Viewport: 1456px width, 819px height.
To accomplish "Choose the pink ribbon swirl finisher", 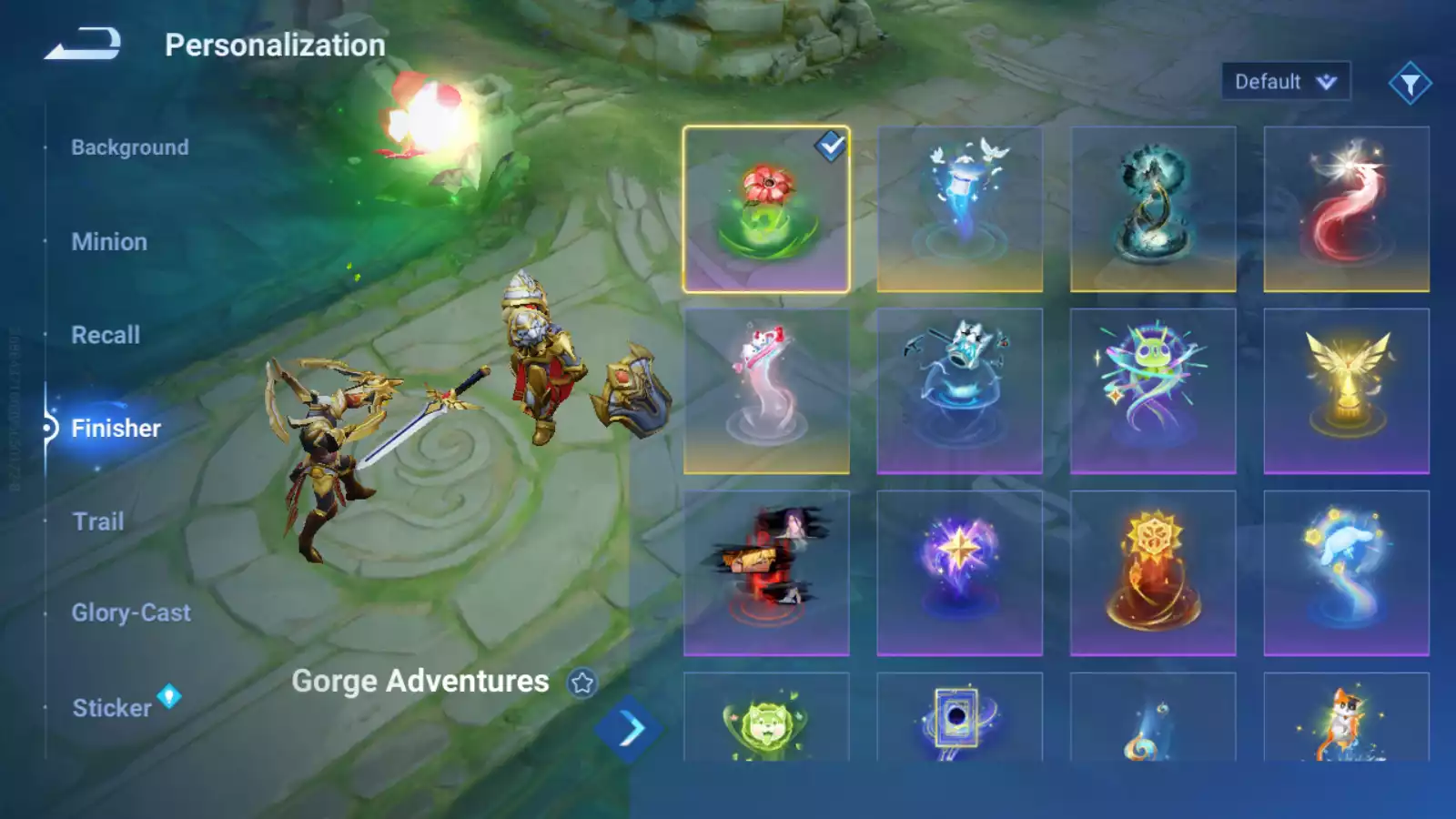I will (x=766, y=391).
